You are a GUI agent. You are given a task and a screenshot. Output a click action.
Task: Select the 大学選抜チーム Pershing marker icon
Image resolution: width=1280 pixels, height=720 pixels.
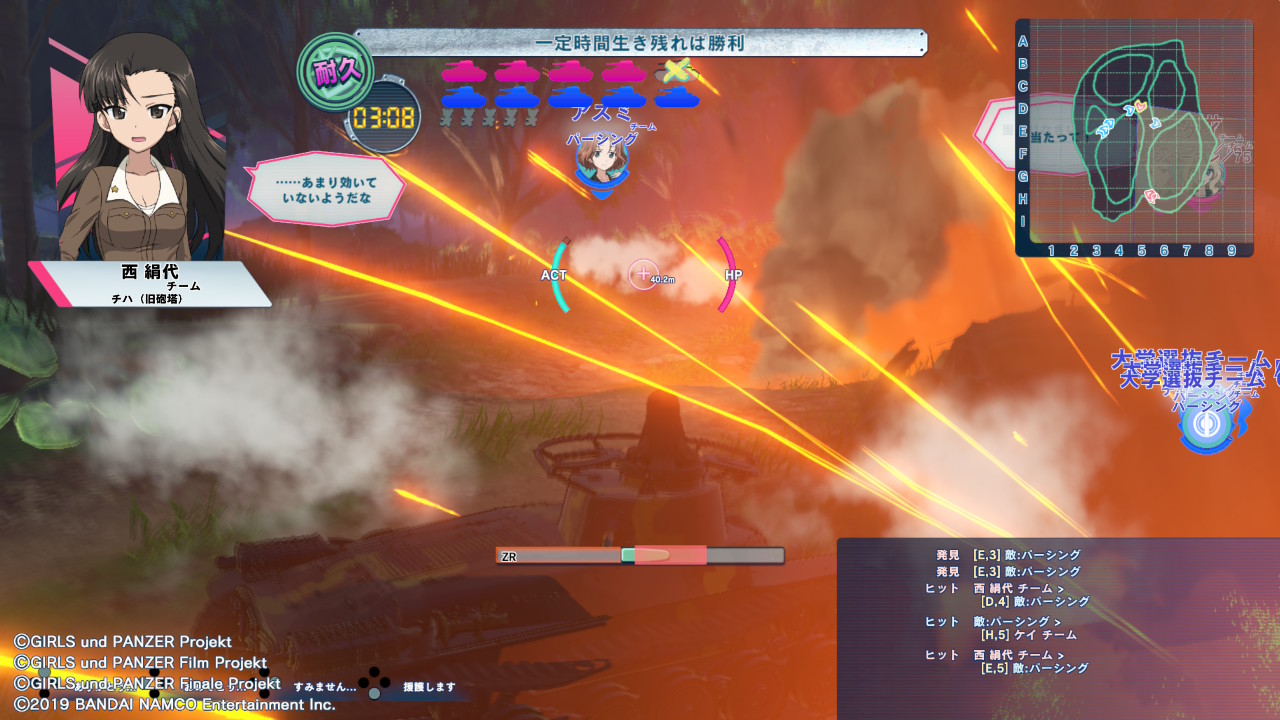click(1206, 424)
